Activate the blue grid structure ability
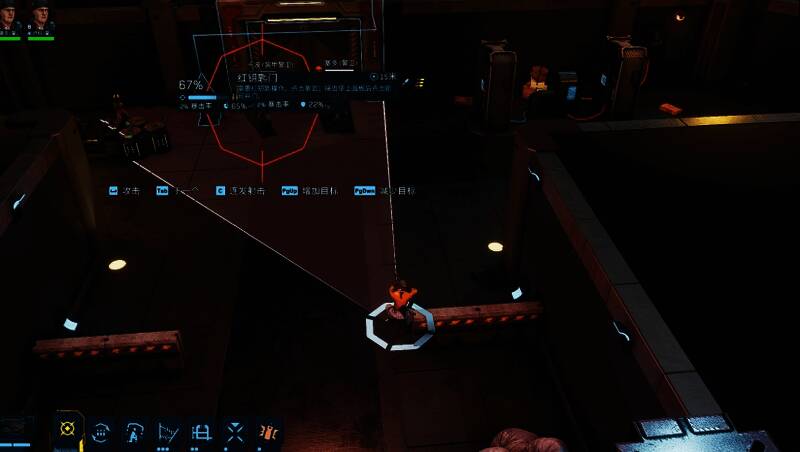 pyautogui.click(x=201, y=431)
